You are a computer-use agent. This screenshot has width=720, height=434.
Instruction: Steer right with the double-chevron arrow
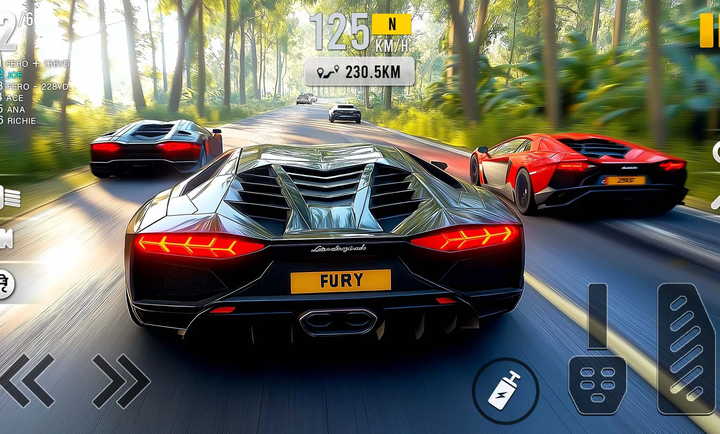[121, 380]
